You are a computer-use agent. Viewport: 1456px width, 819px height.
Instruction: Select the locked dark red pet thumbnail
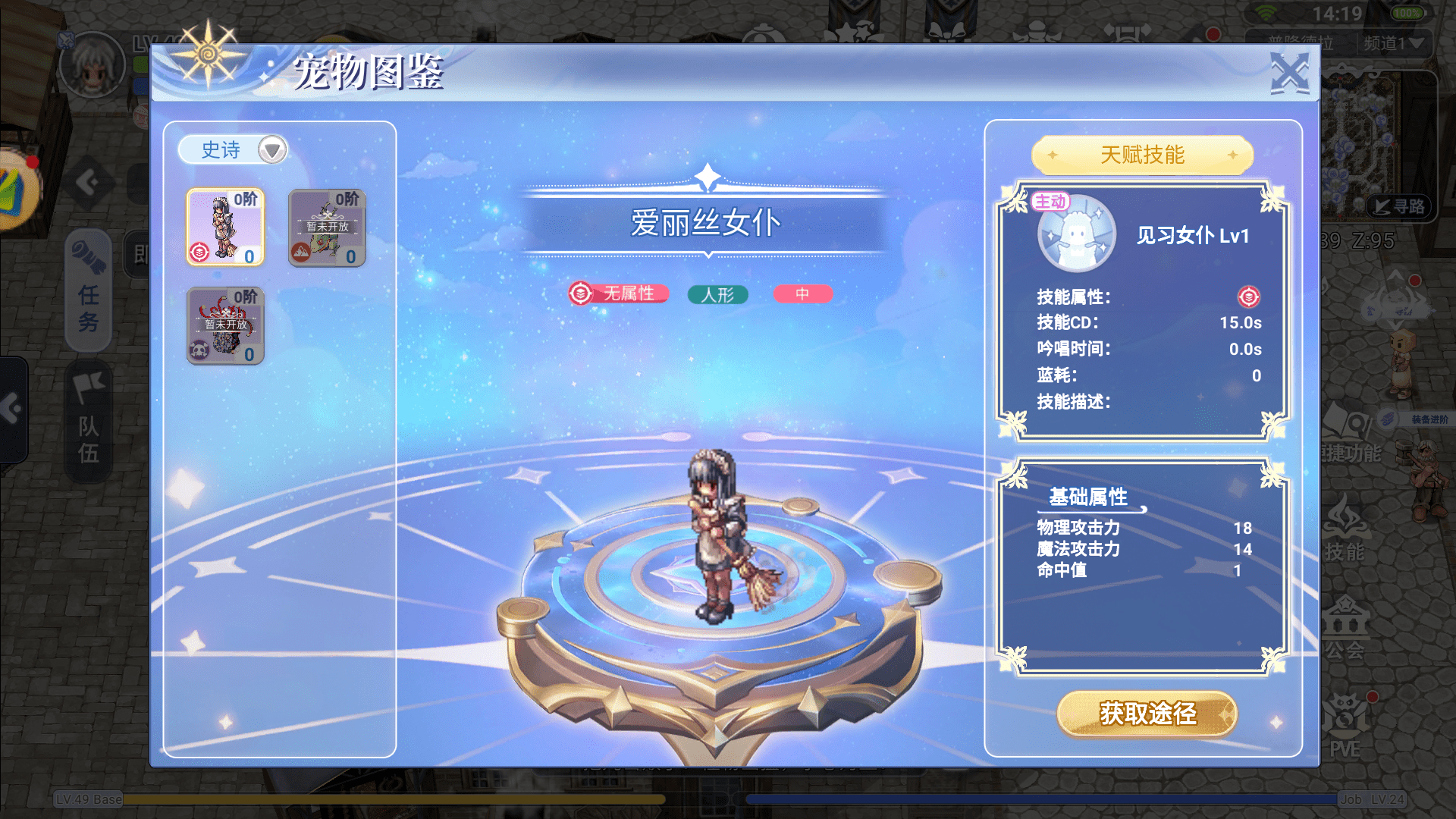point(225,325)
